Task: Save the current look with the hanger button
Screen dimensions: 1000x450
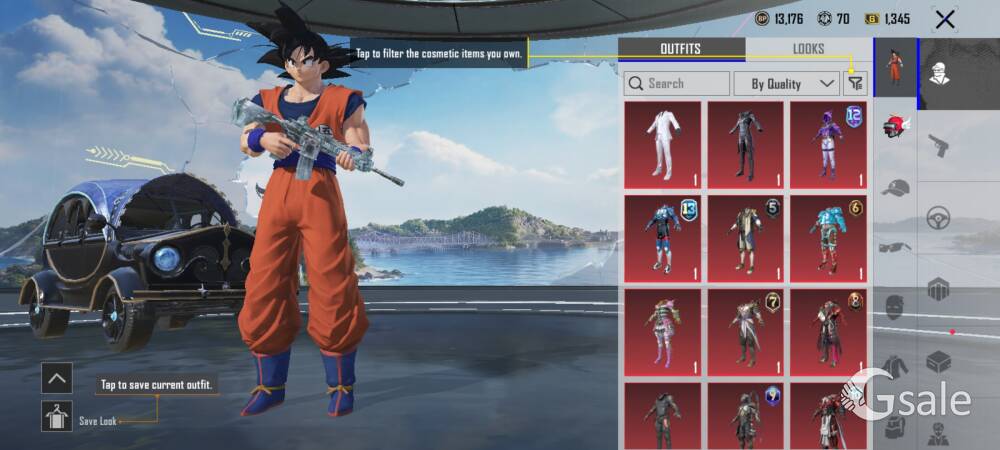Action: point(56,415)
